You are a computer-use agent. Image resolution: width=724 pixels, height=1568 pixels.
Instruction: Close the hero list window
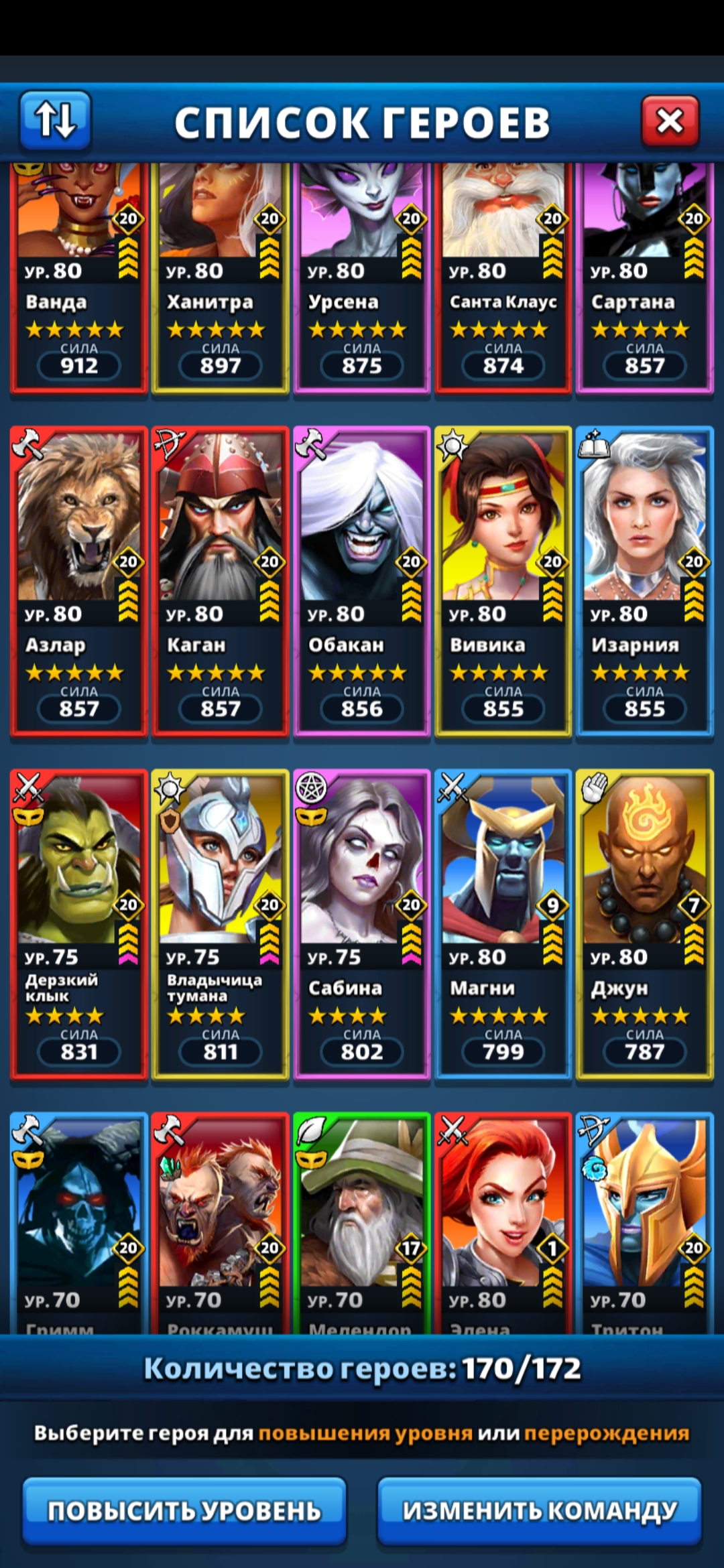[x=670, y=121]
